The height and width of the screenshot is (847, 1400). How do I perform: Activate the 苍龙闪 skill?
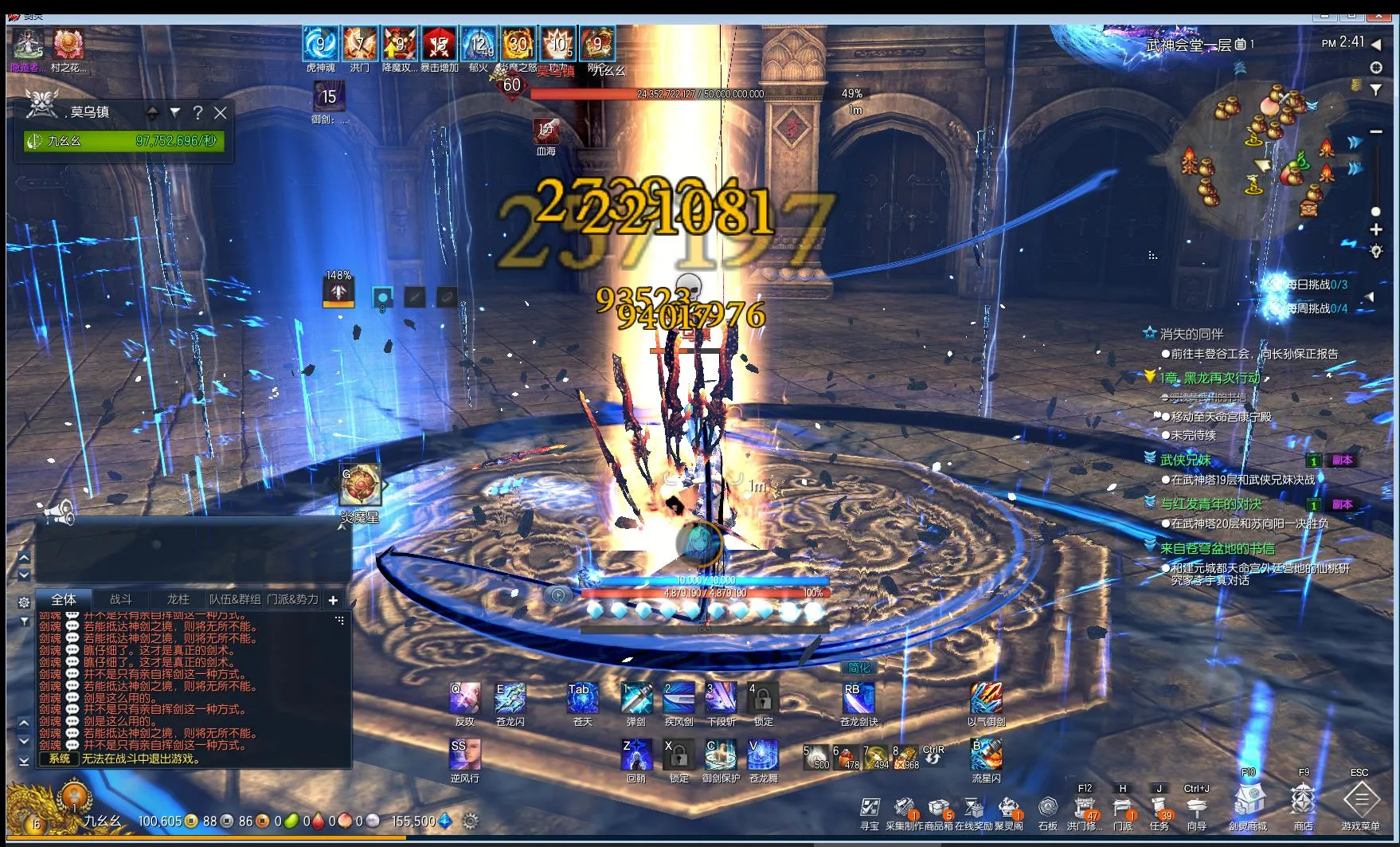[x=510, y=699]
